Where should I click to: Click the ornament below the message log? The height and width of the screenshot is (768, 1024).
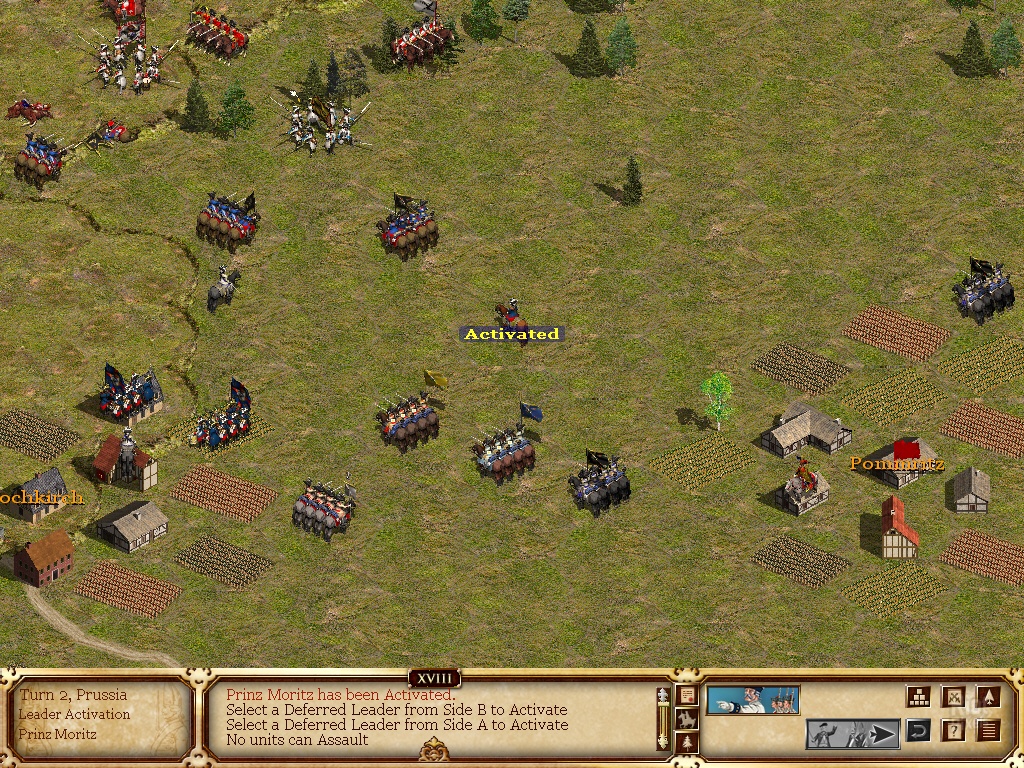pyautogui.click(x=433, y=750)
